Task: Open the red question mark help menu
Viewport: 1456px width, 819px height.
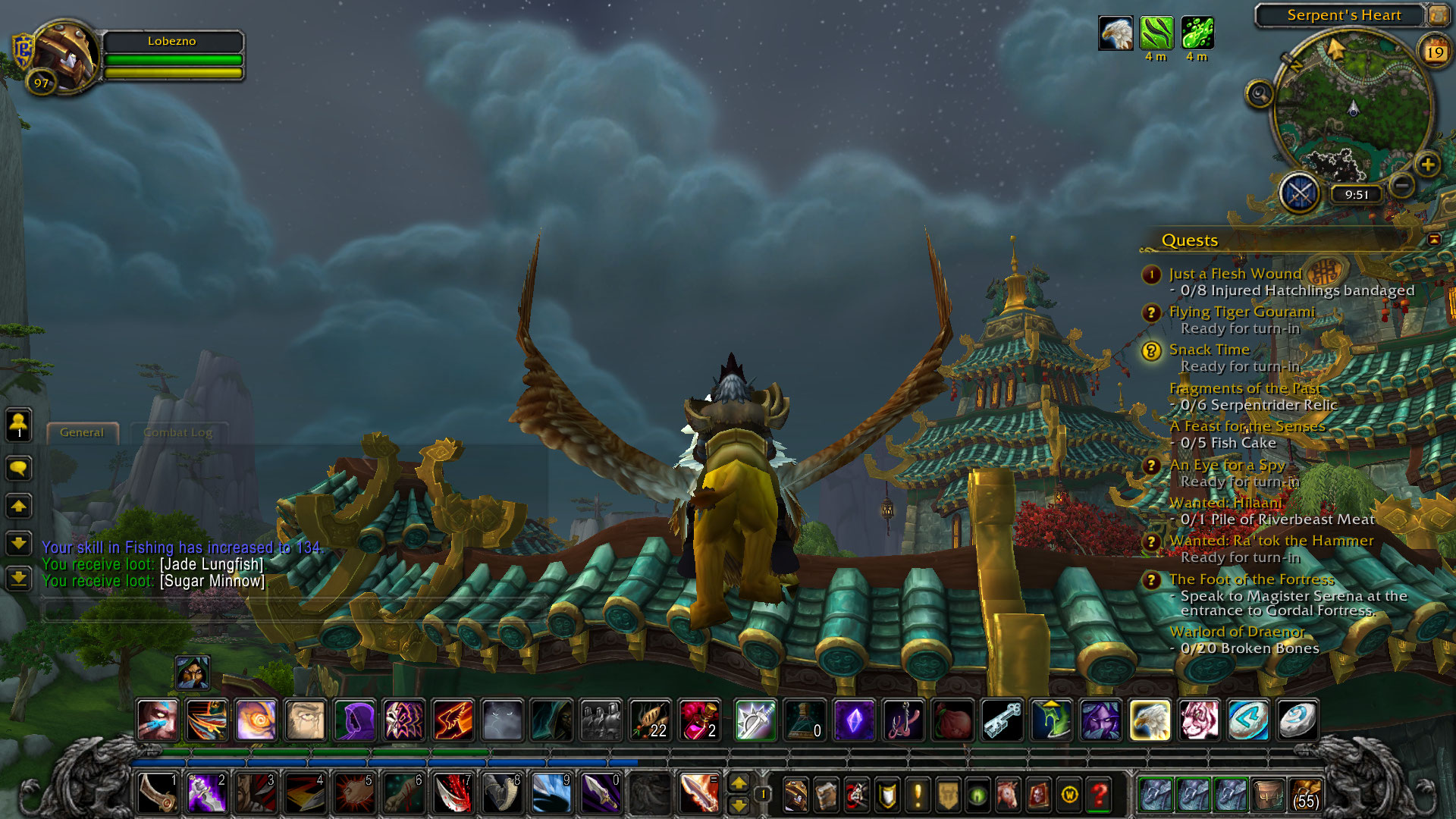Action: click(1099, 795)
